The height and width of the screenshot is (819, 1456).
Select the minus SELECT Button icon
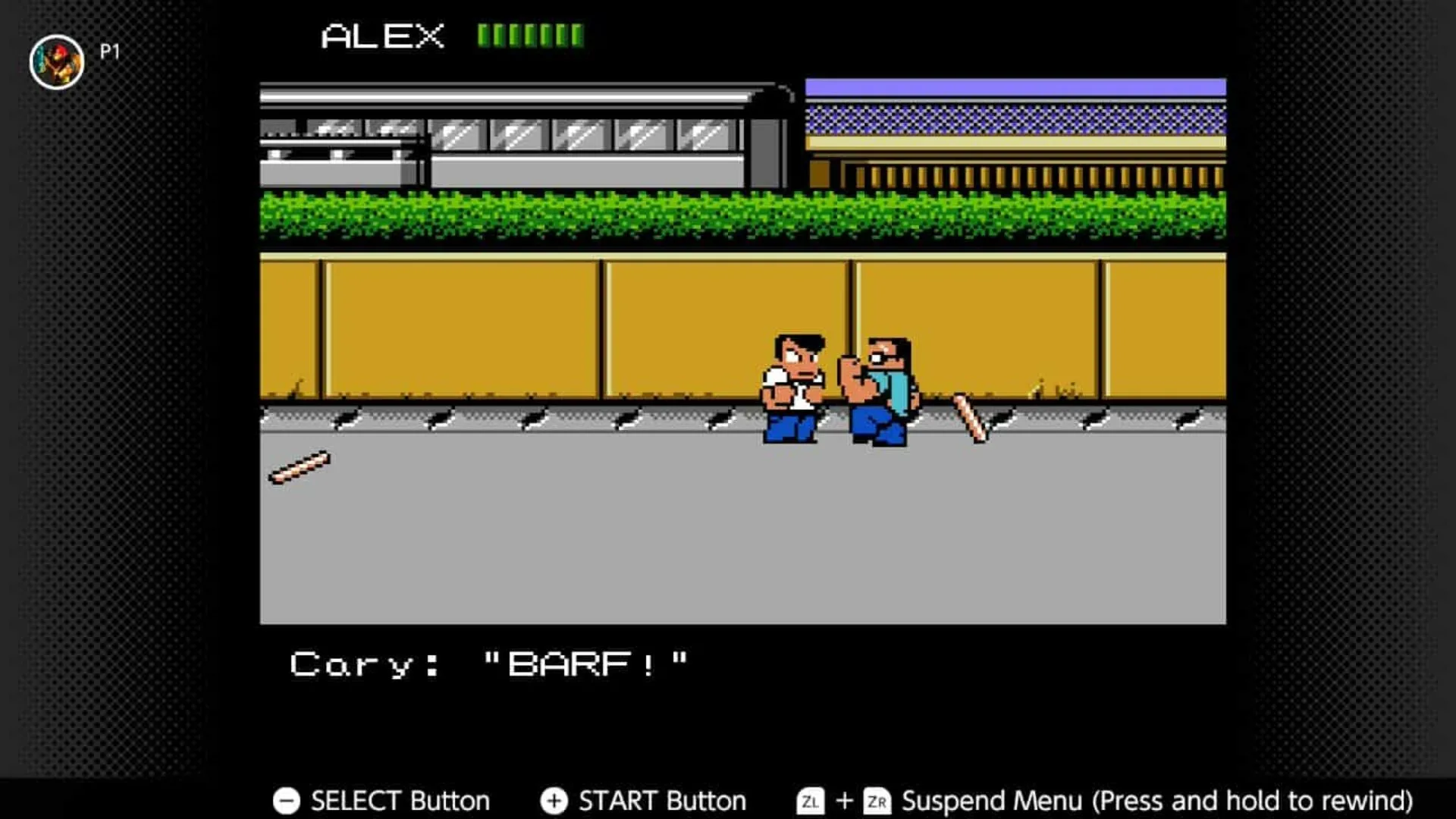pyautogui.click(x=285, y=800)
